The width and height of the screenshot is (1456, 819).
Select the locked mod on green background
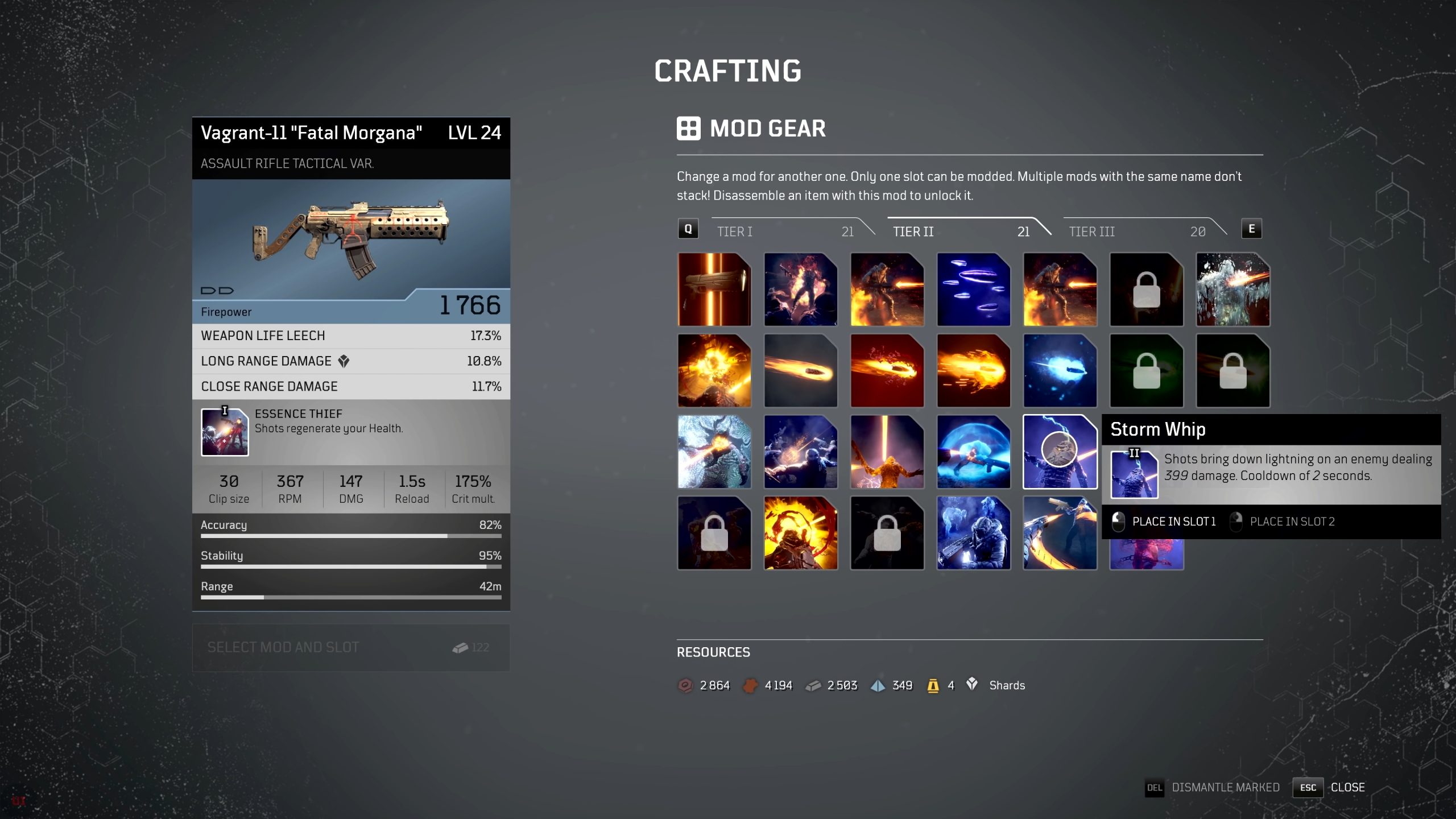1146,371
